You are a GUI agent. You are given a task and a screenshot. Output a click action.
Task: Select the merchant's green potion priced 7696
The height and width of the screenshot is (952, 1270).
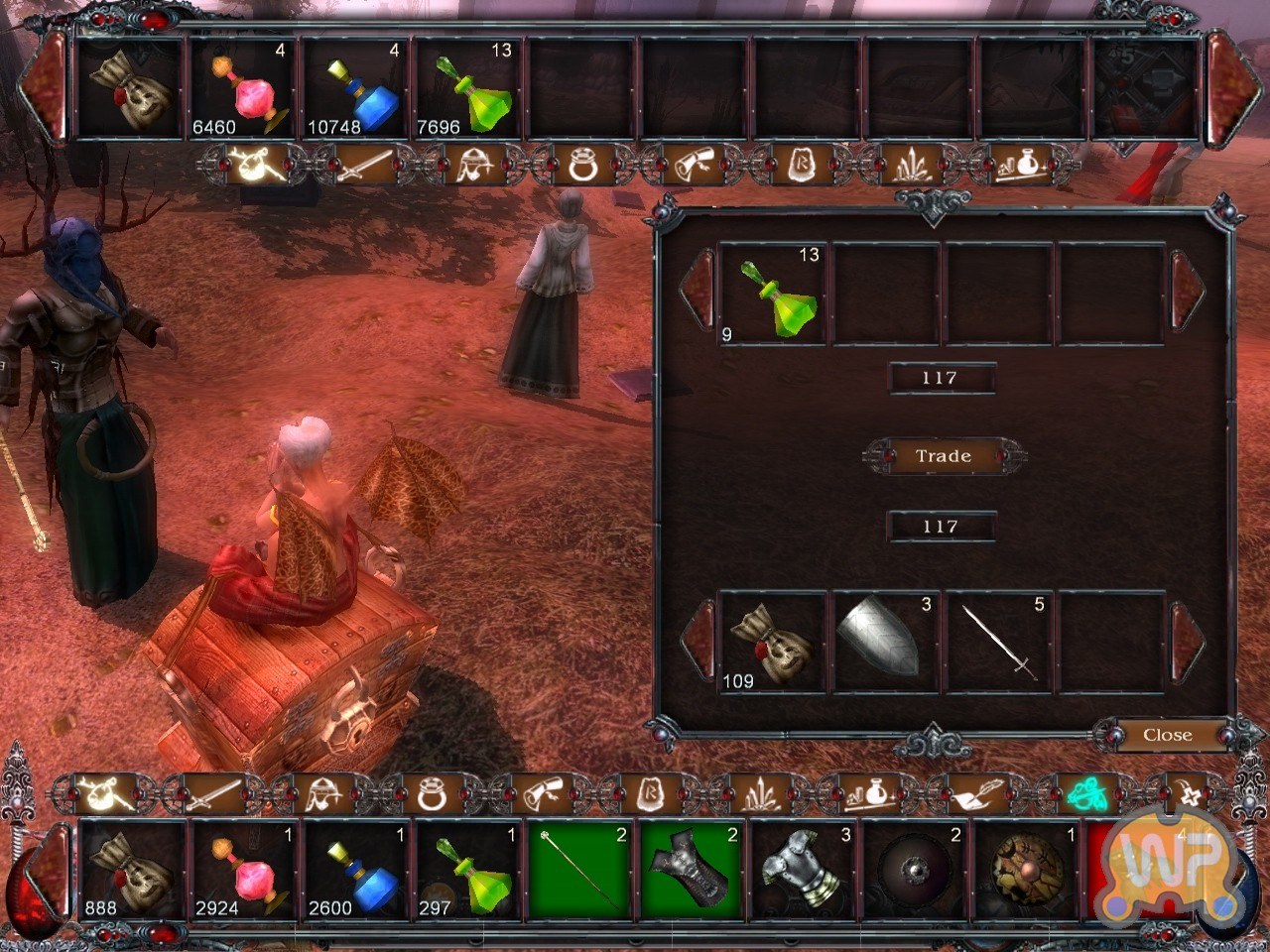[x=466, y=89]
